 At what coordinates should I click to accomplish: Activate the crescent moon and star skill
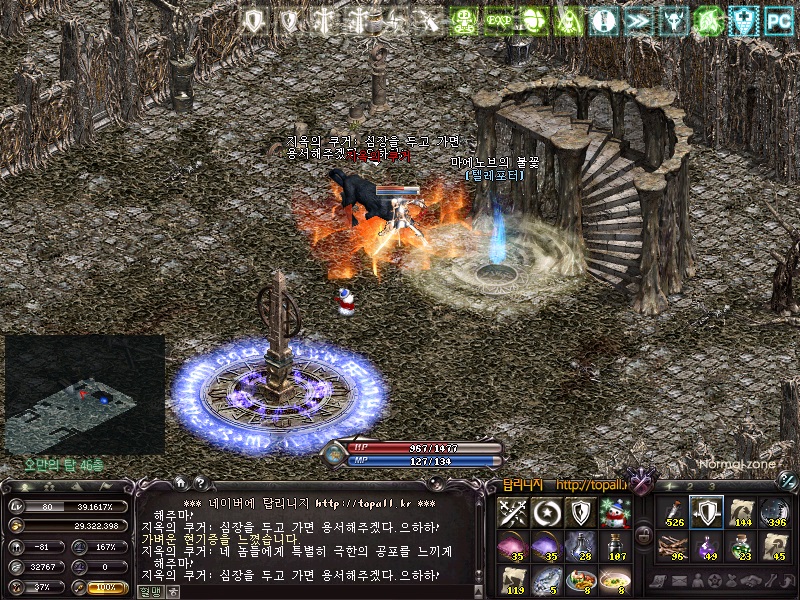[x=547, y=513]
